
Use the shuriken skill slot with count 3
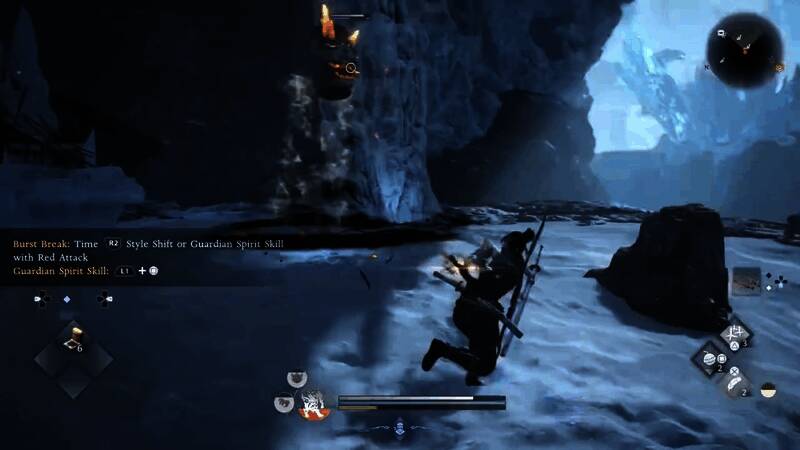(x=738, y=333)
